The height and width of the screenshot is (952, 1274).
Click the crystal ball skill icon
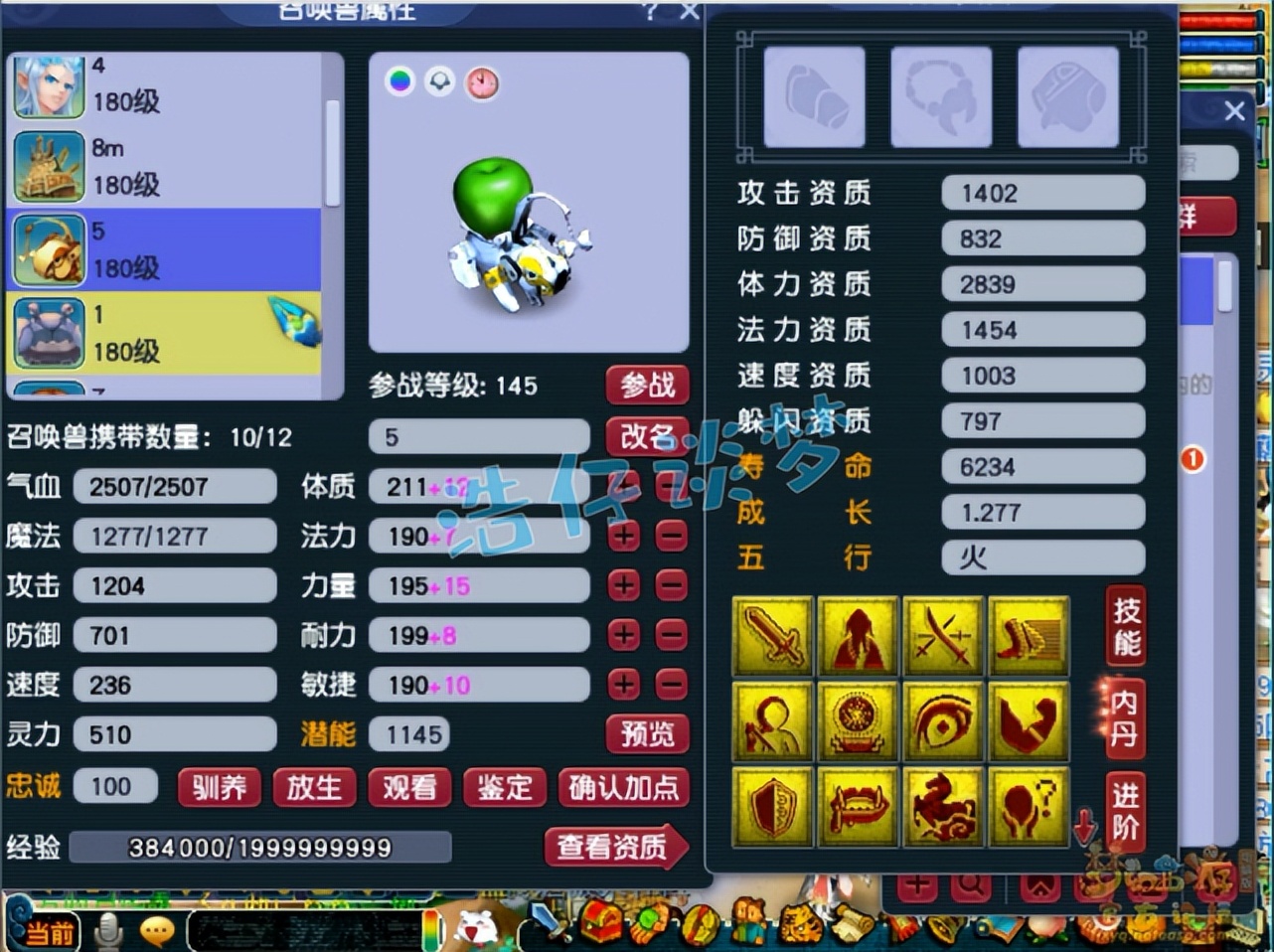pos(858,720)
